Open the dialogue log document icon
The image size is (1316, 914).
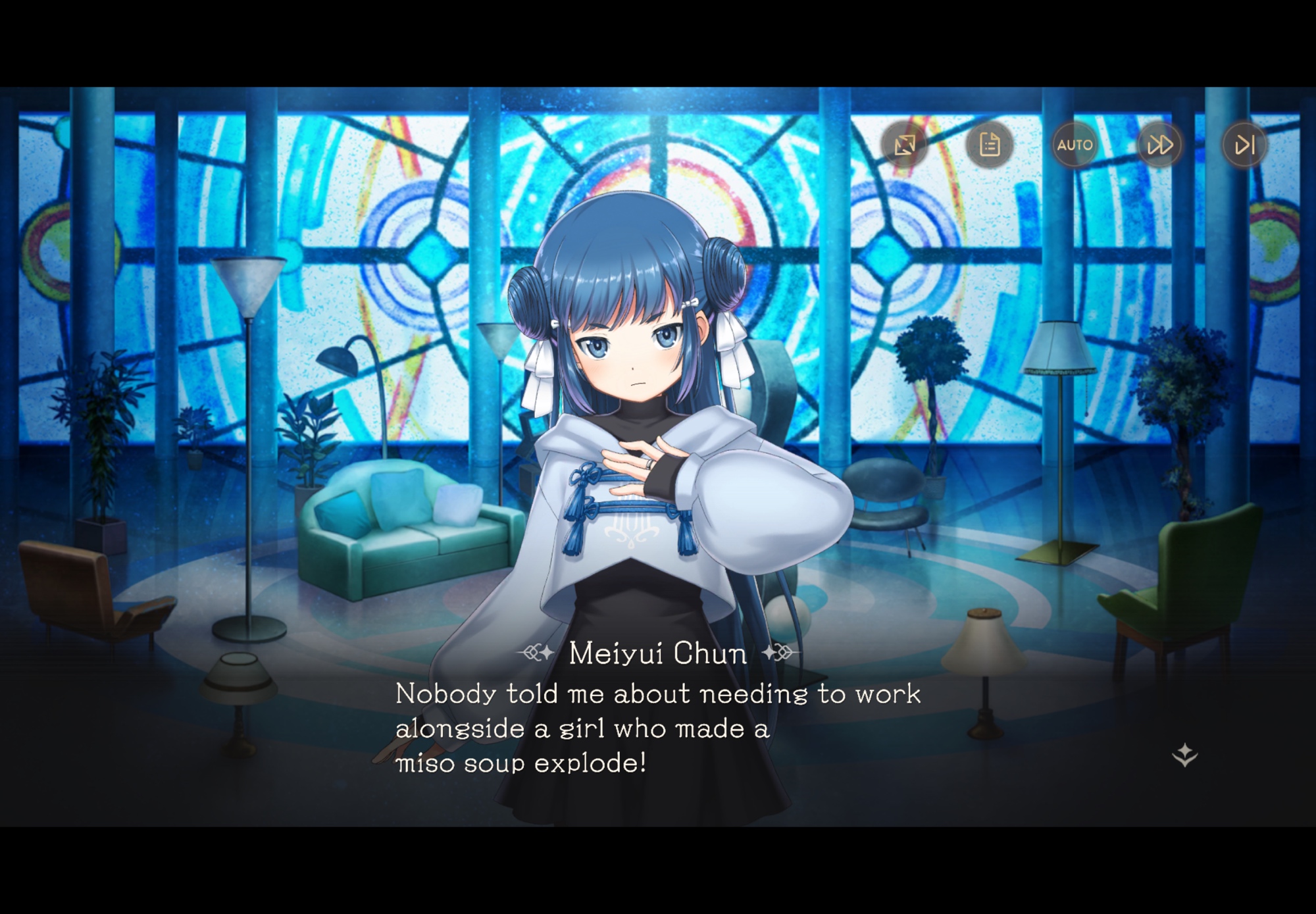(990, 144)
